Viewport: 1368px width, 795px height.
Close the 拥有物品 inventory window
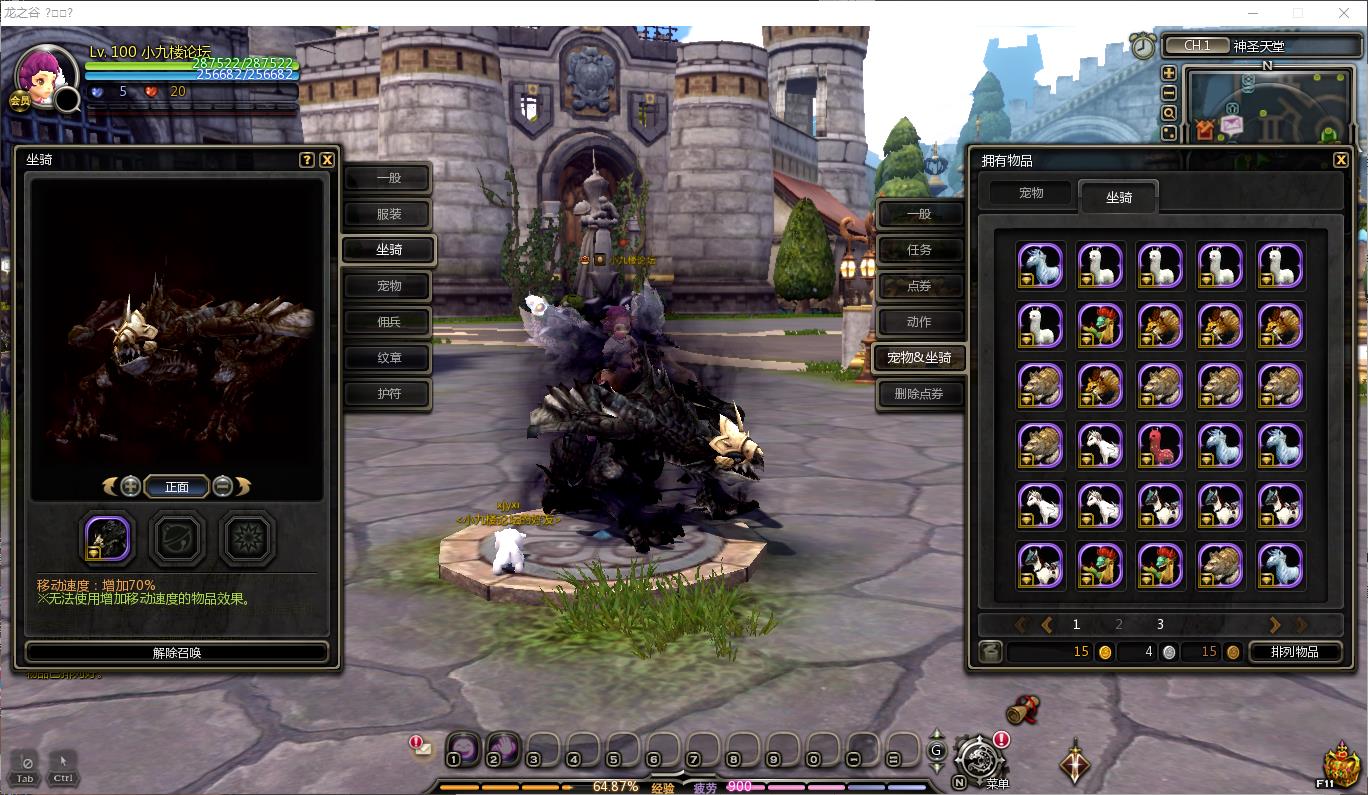click(1341, 160)
